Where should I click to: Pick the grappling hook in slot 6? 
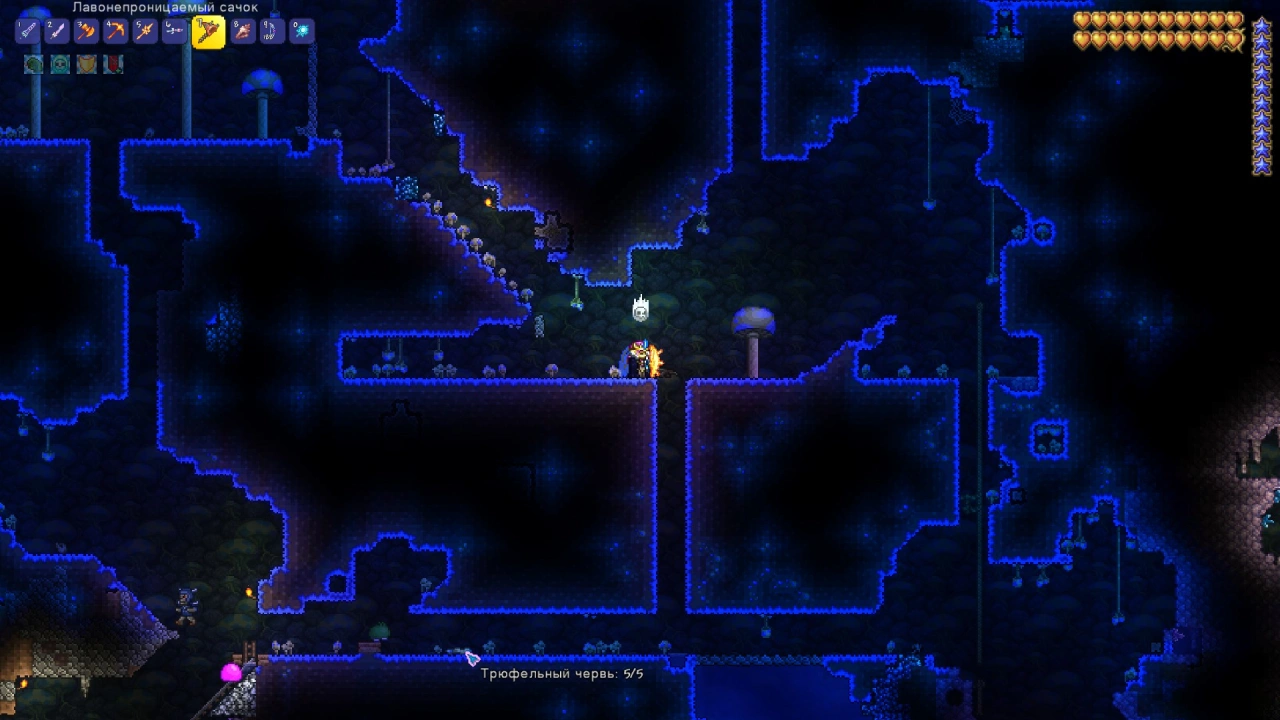(x=174, y=31)
